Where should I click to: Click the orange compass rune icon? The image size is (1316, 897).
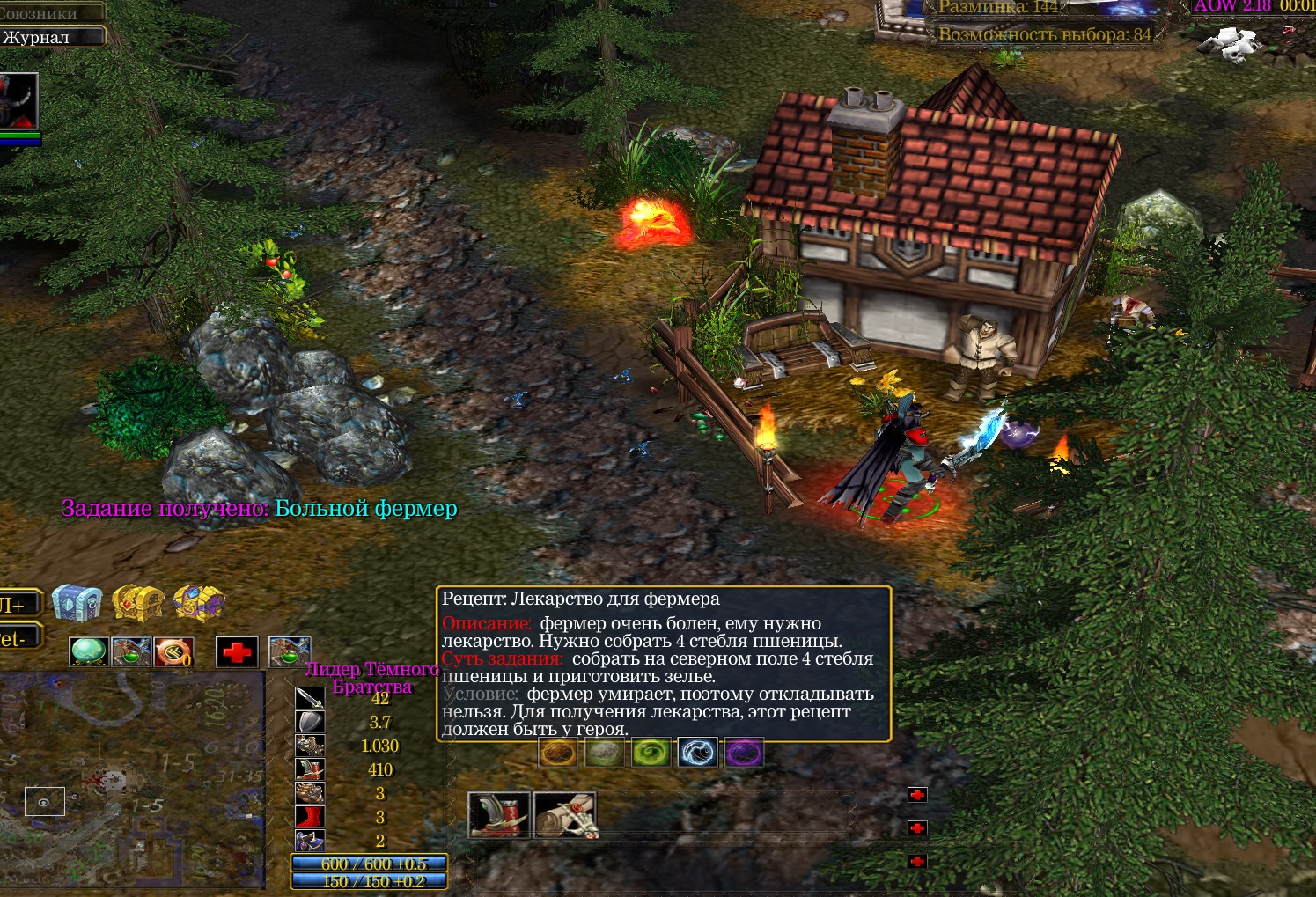(x=173, y=651)
